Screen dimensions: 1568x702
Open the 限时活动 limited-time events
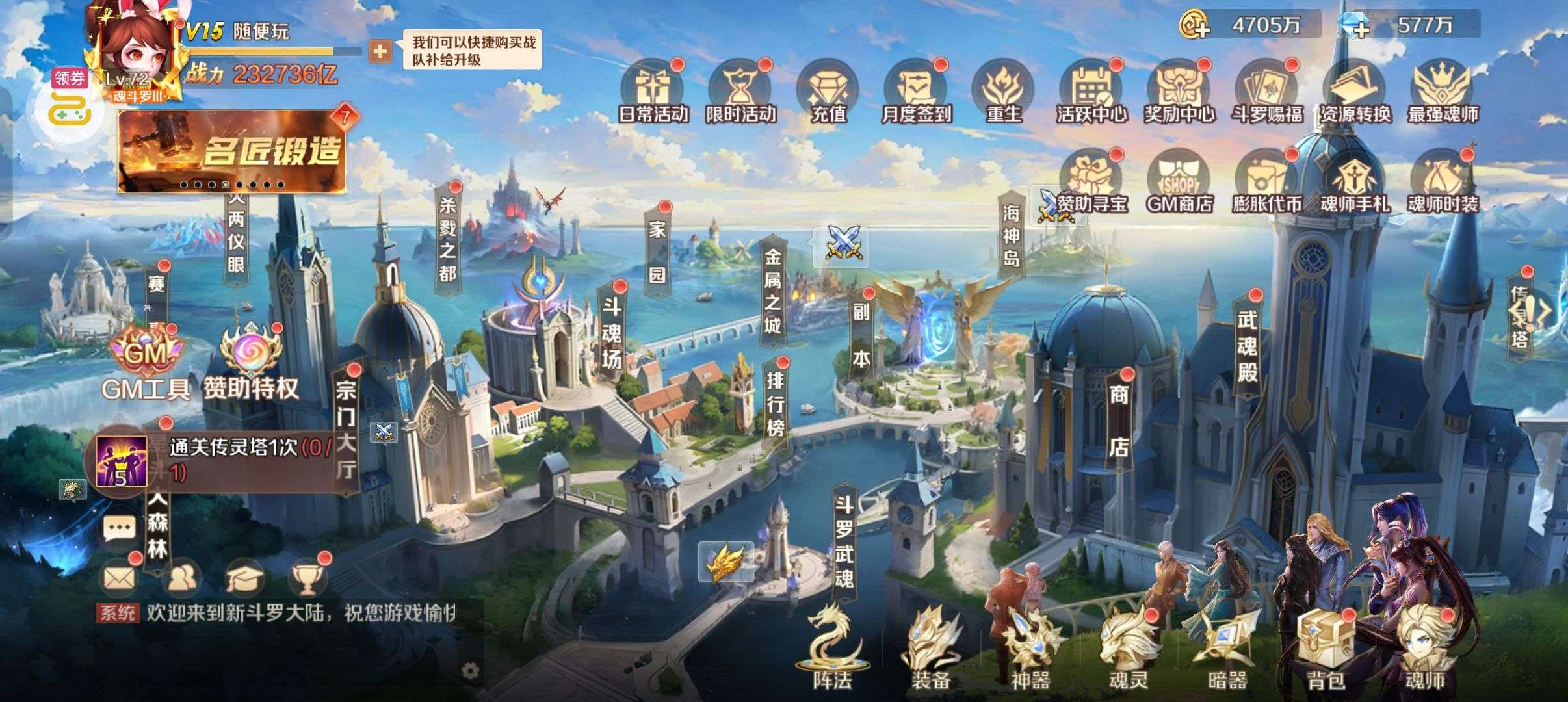tap(740, 92)
